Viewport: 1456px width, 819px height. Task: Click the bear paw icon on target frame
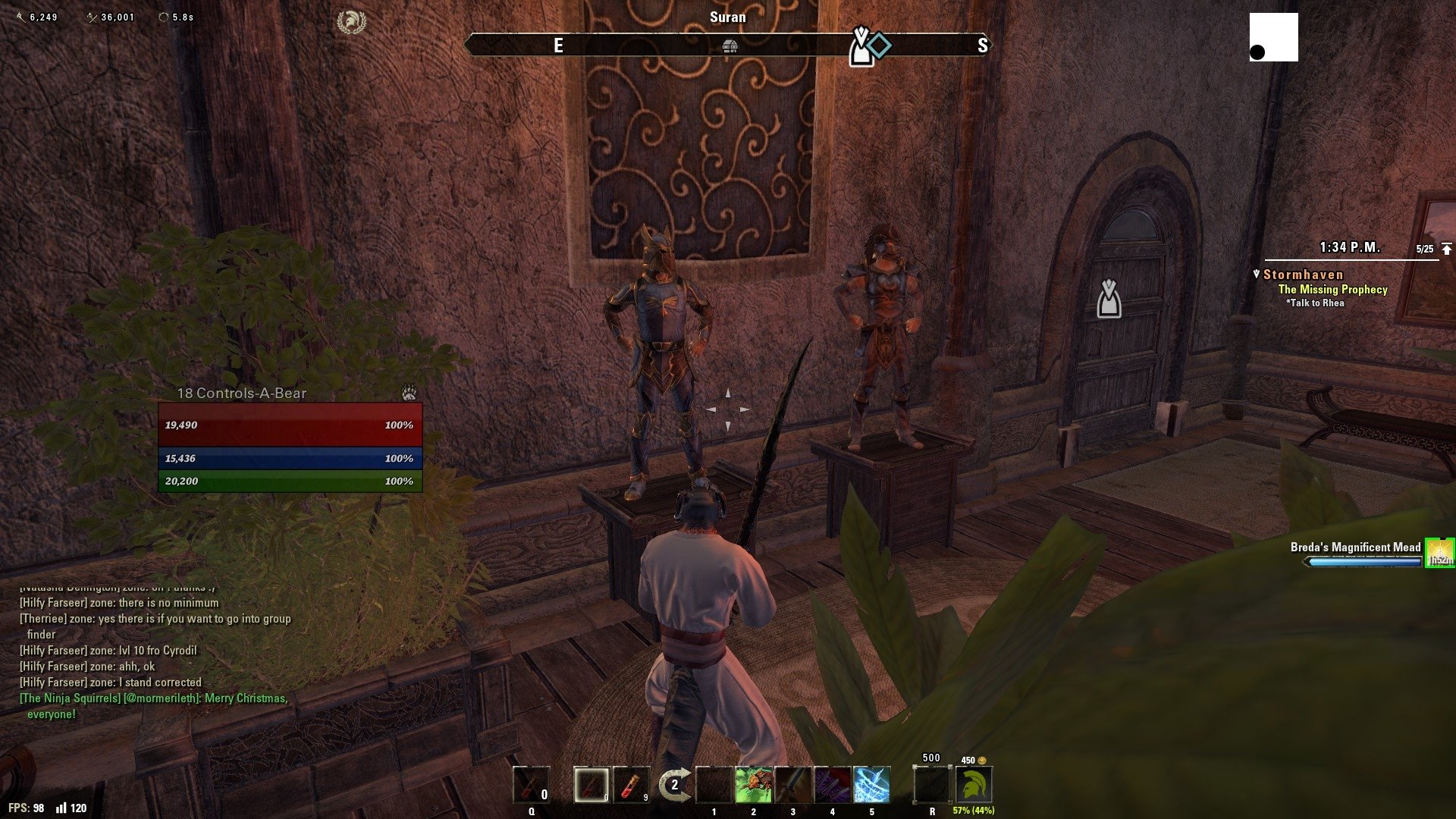[409, 392]
